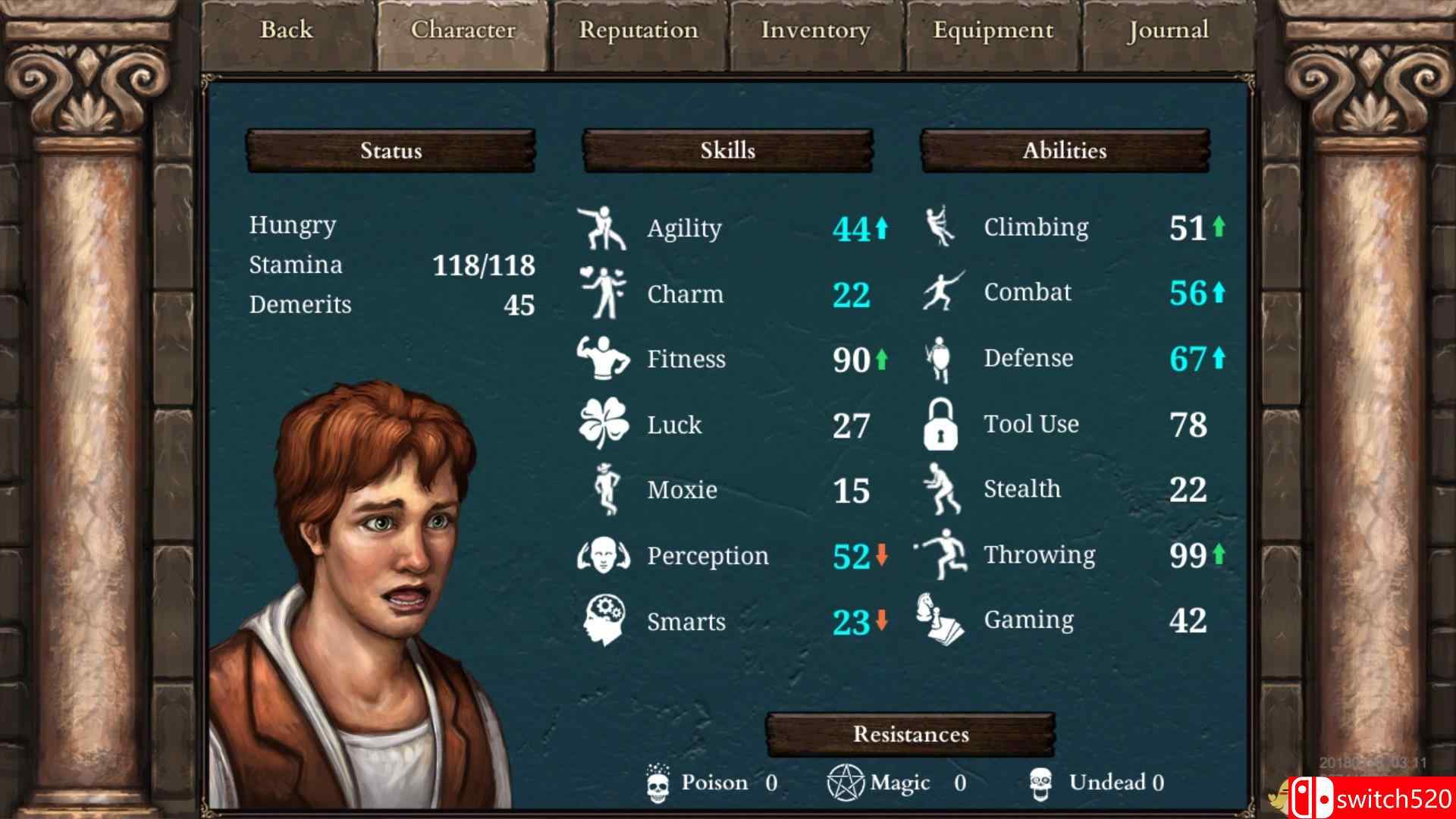Open the Journal tab

(1168, 30)
